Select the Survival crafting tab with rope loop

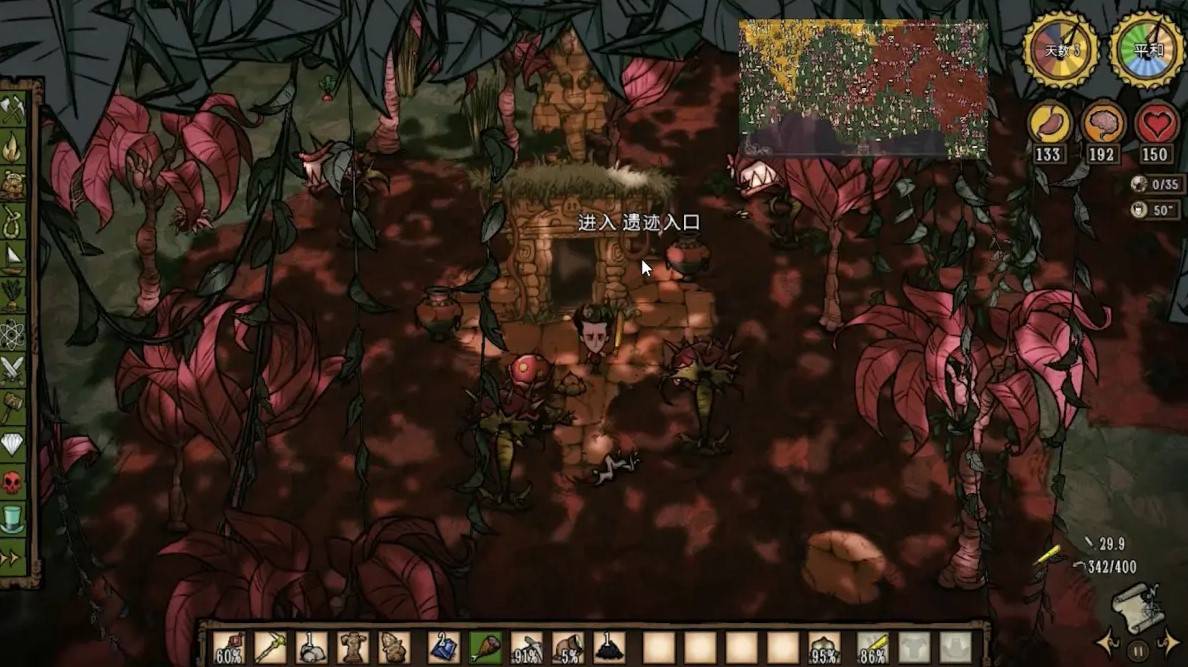13,220
